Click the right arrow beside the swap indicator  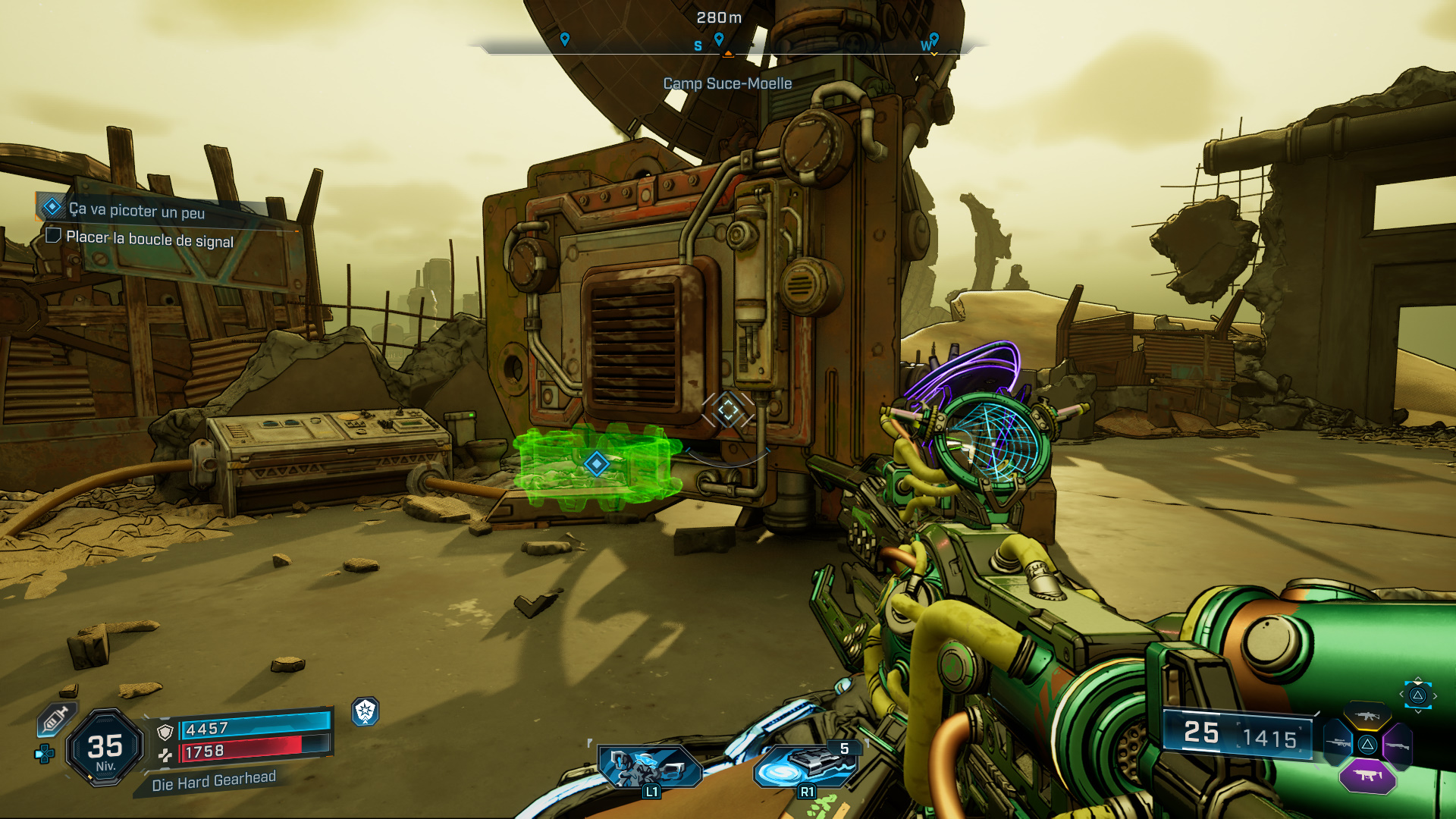coord(1436,695)
